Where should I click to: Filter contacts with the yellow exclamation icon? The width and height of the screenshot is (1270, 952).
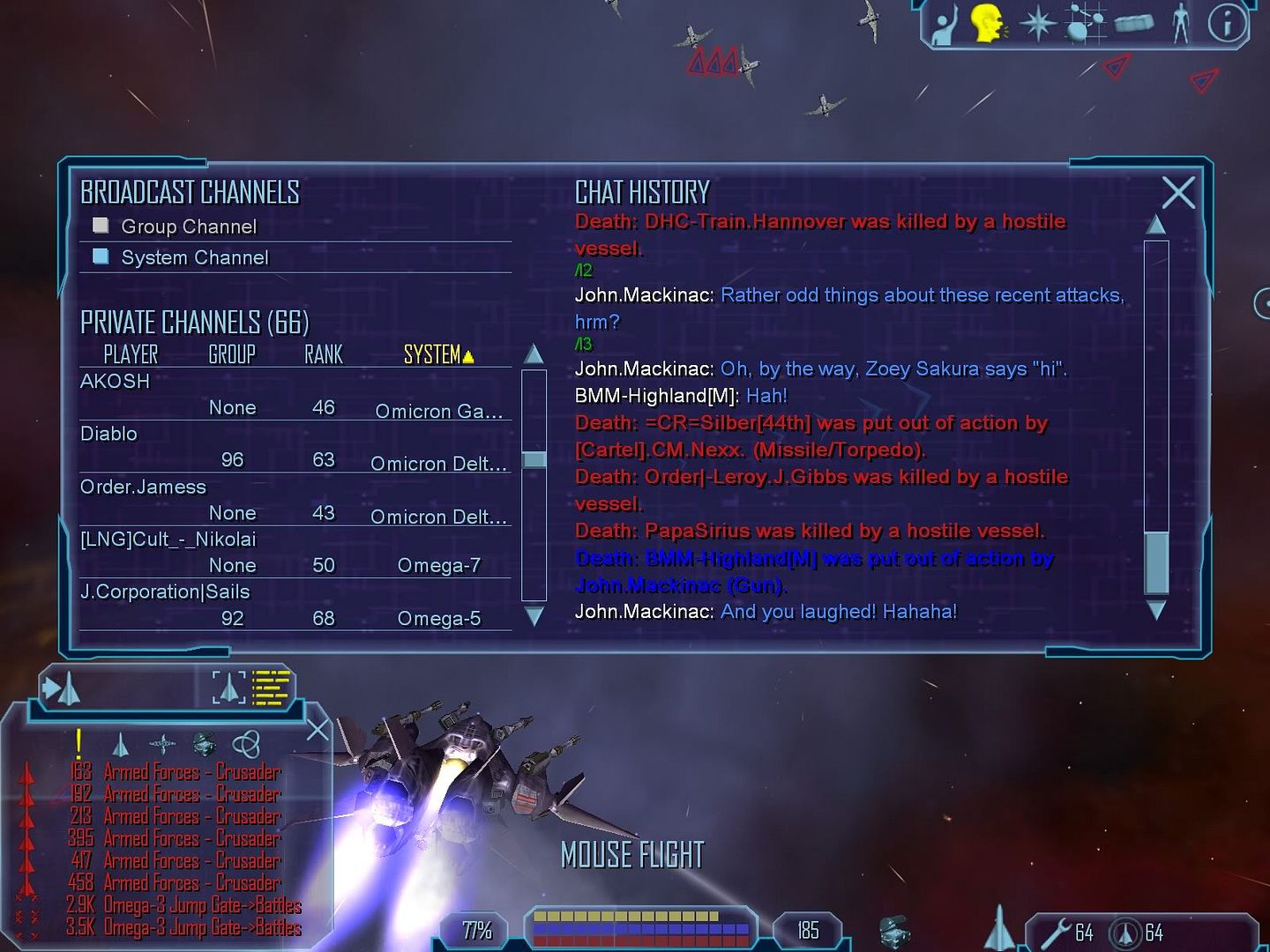point(79,744)
